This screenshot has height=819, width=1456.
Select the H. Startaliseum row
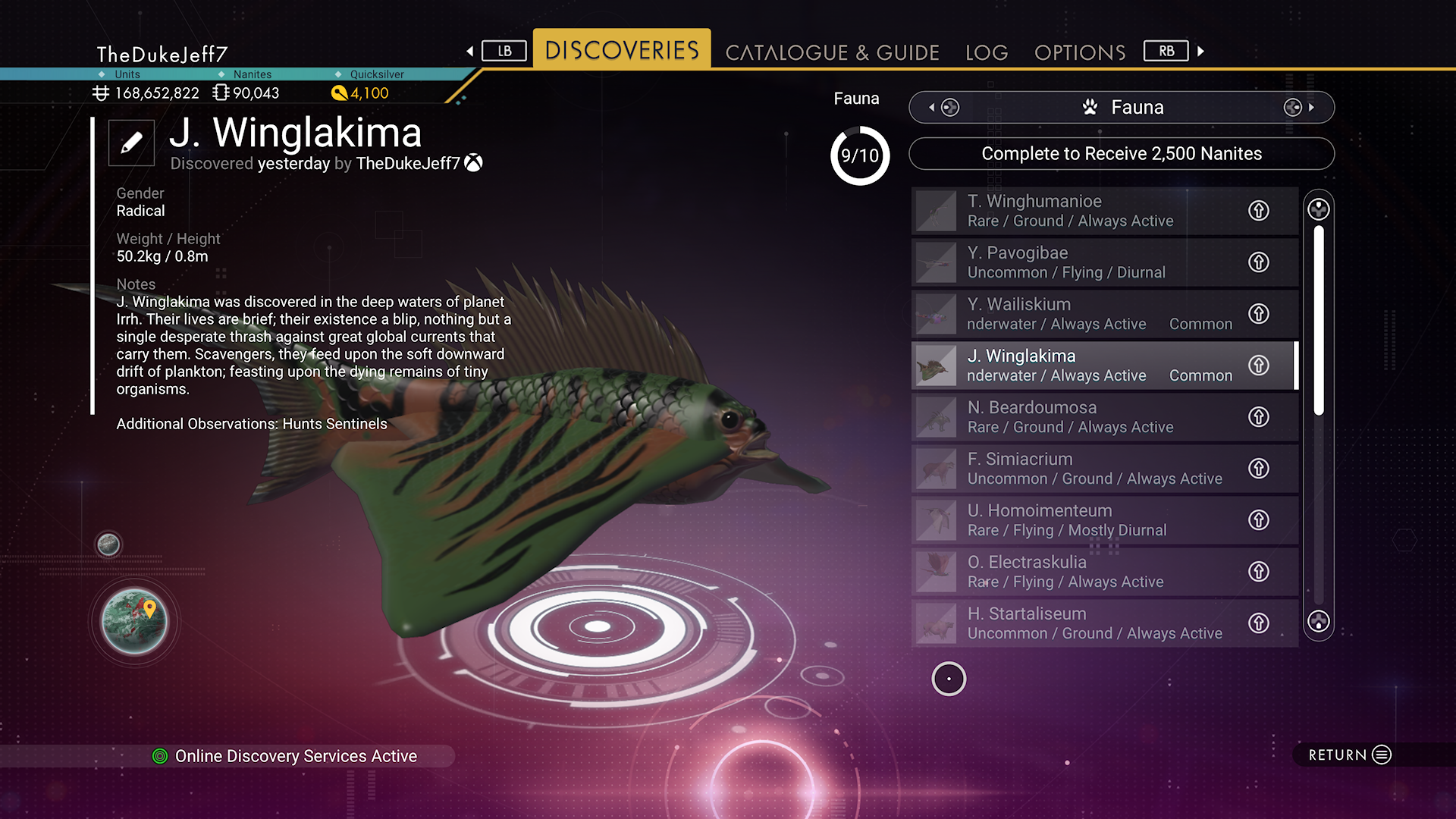pos(1092,623)
